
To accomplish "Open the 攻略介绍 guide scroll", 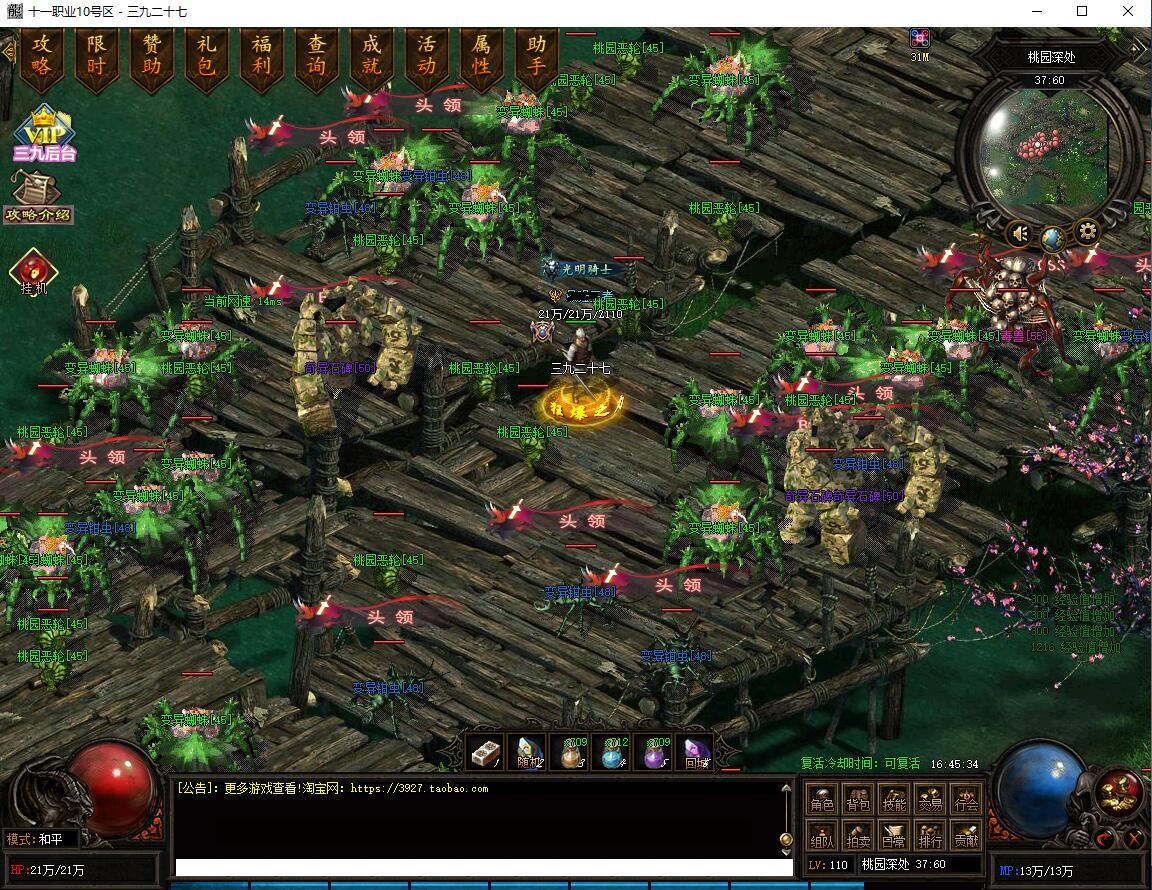I will coord(37,197).
